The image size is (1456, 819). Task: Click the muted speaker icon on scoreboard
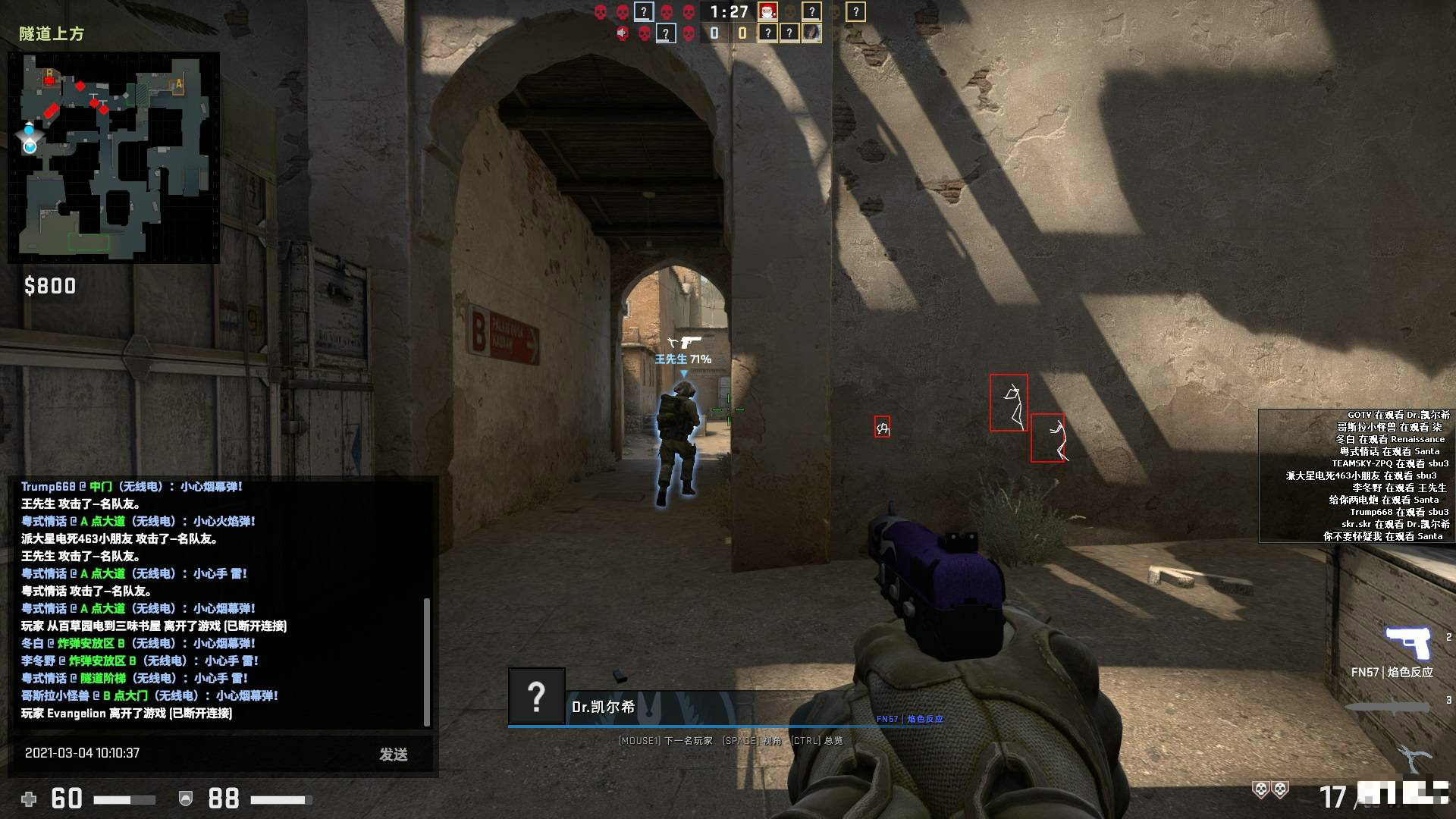623,33
